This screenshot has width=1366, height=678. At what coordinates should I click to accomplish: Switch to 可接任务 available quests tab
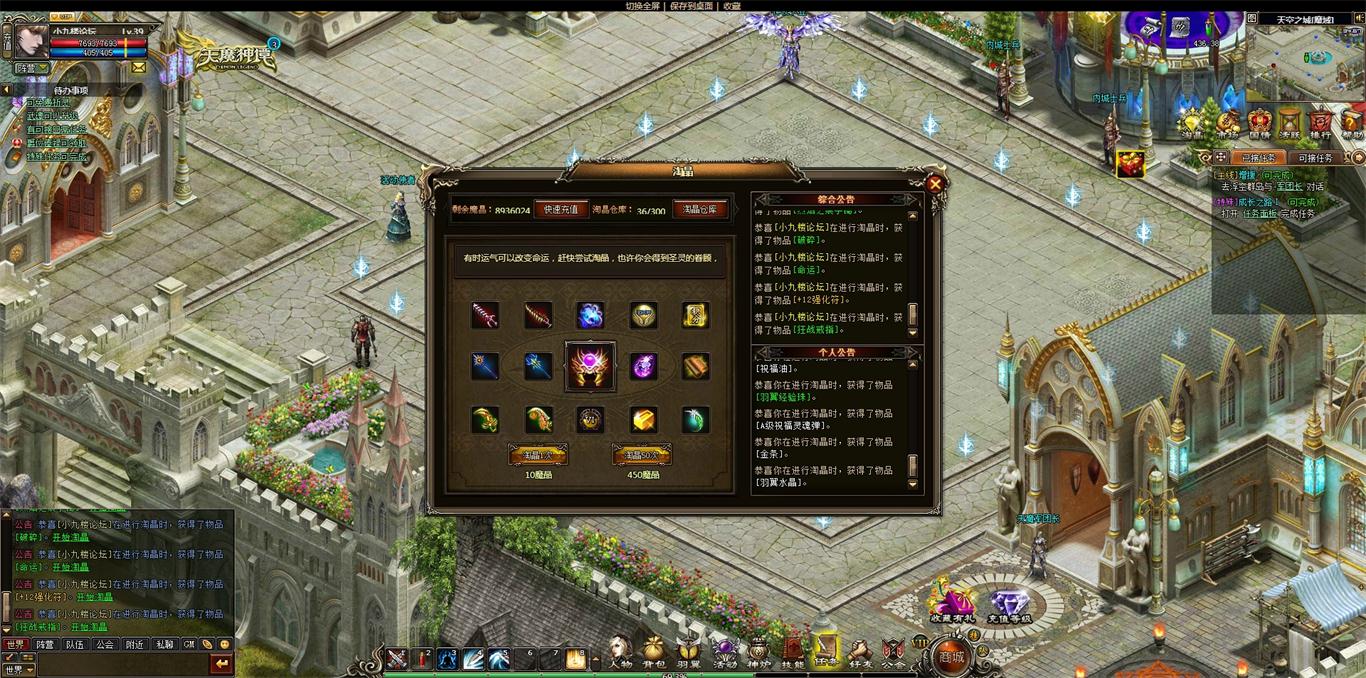coord(1315,158)
